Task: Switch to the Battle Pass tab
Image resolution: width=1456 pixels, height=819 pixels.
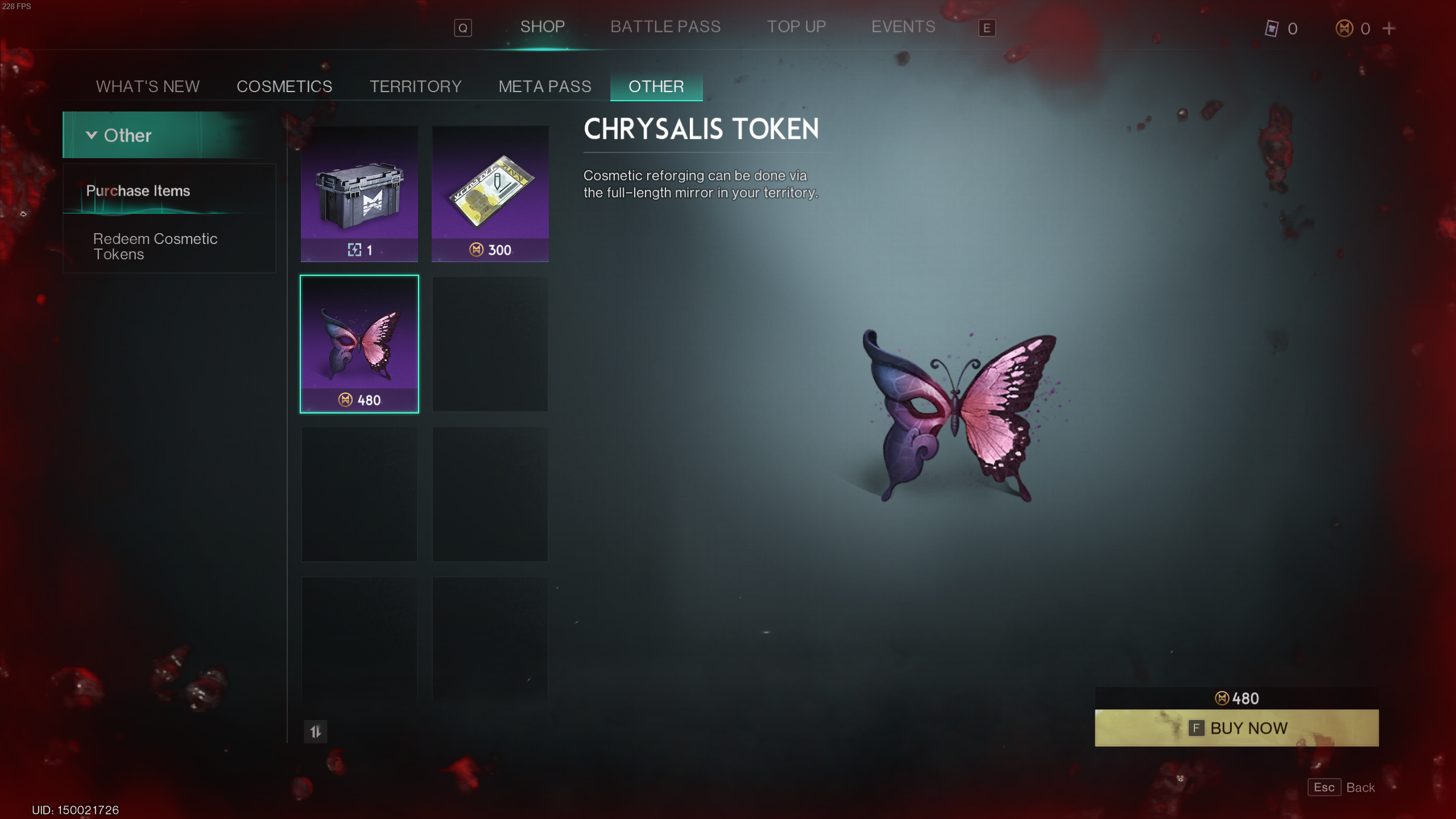Action: 665,27
